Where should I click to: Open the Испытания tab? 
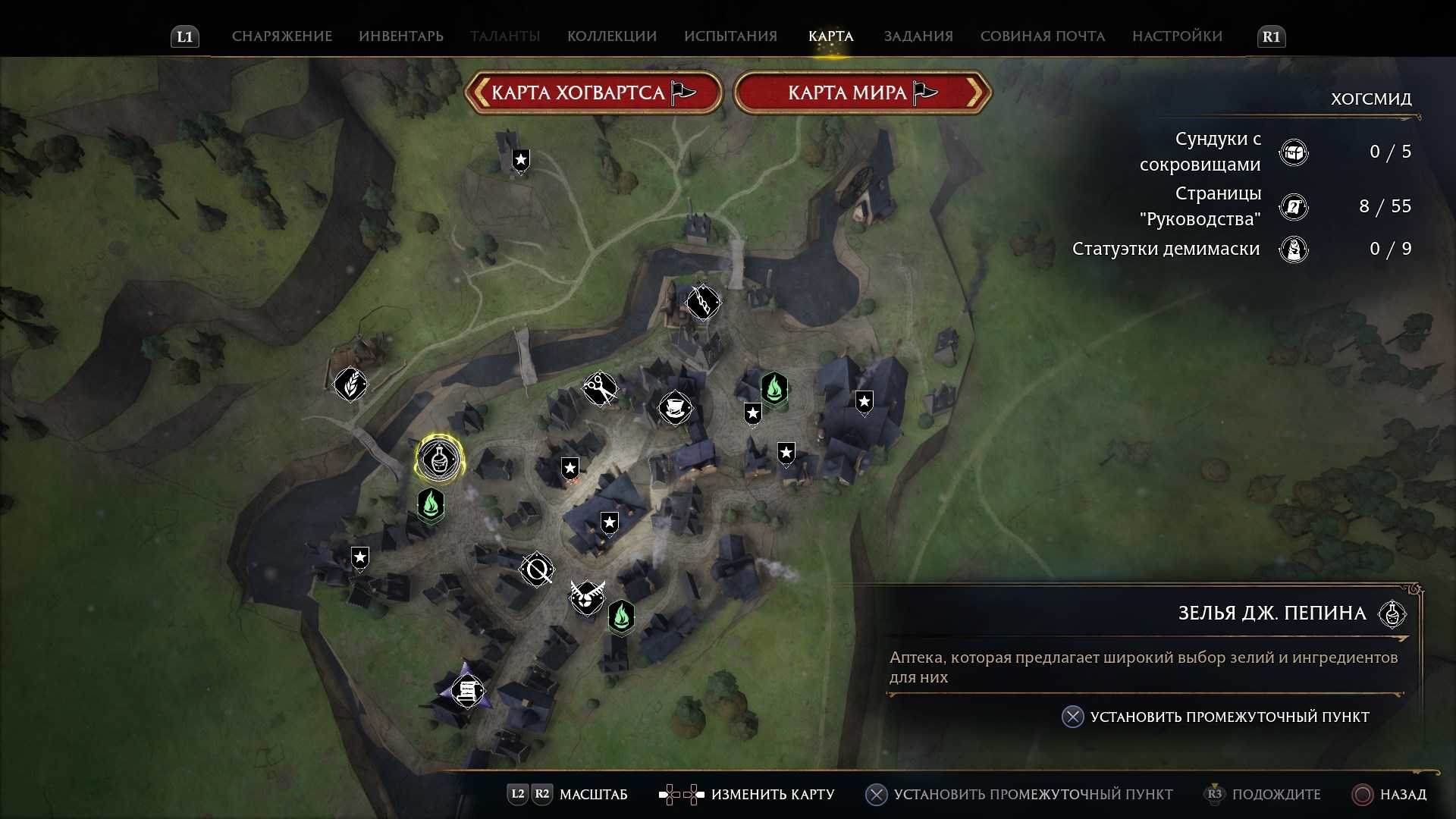(730, 36)
